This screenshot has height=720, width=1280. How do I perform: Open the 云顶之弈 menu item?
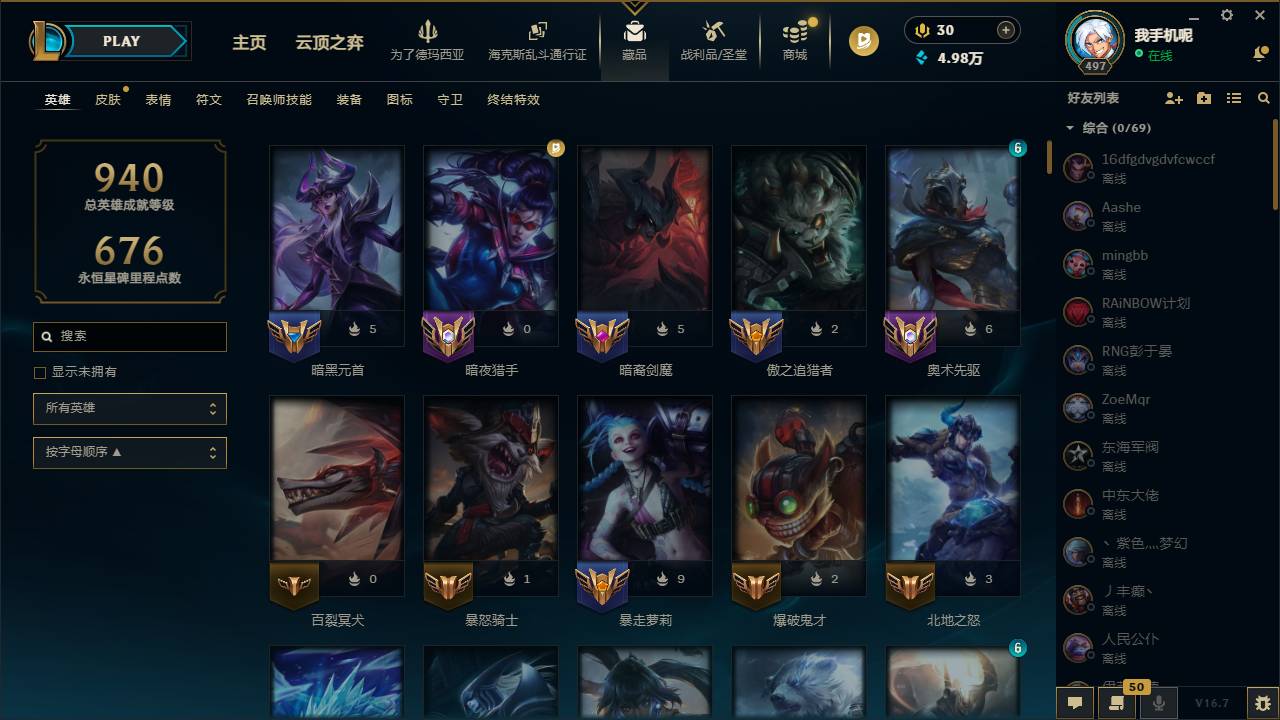click(x=327, y=43)
